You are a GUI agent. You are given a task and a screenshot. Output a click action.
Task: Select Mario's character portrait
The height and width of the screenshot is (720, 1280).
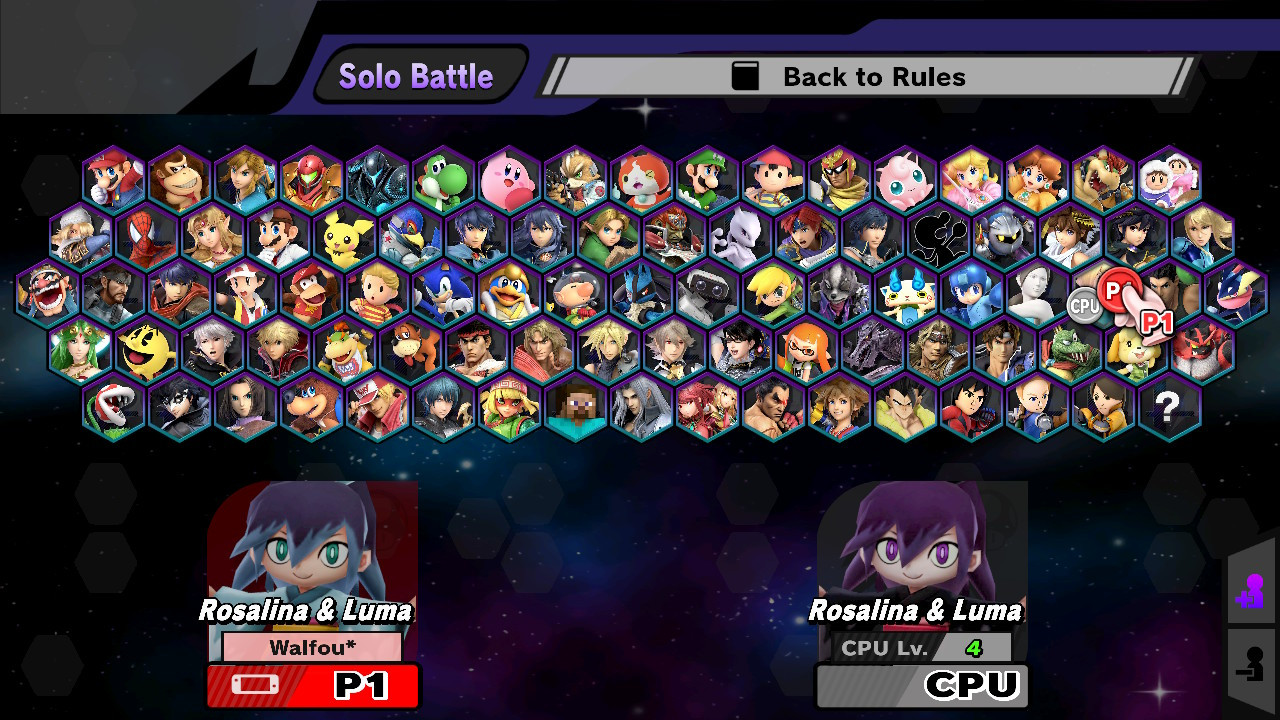coord(112,178)
